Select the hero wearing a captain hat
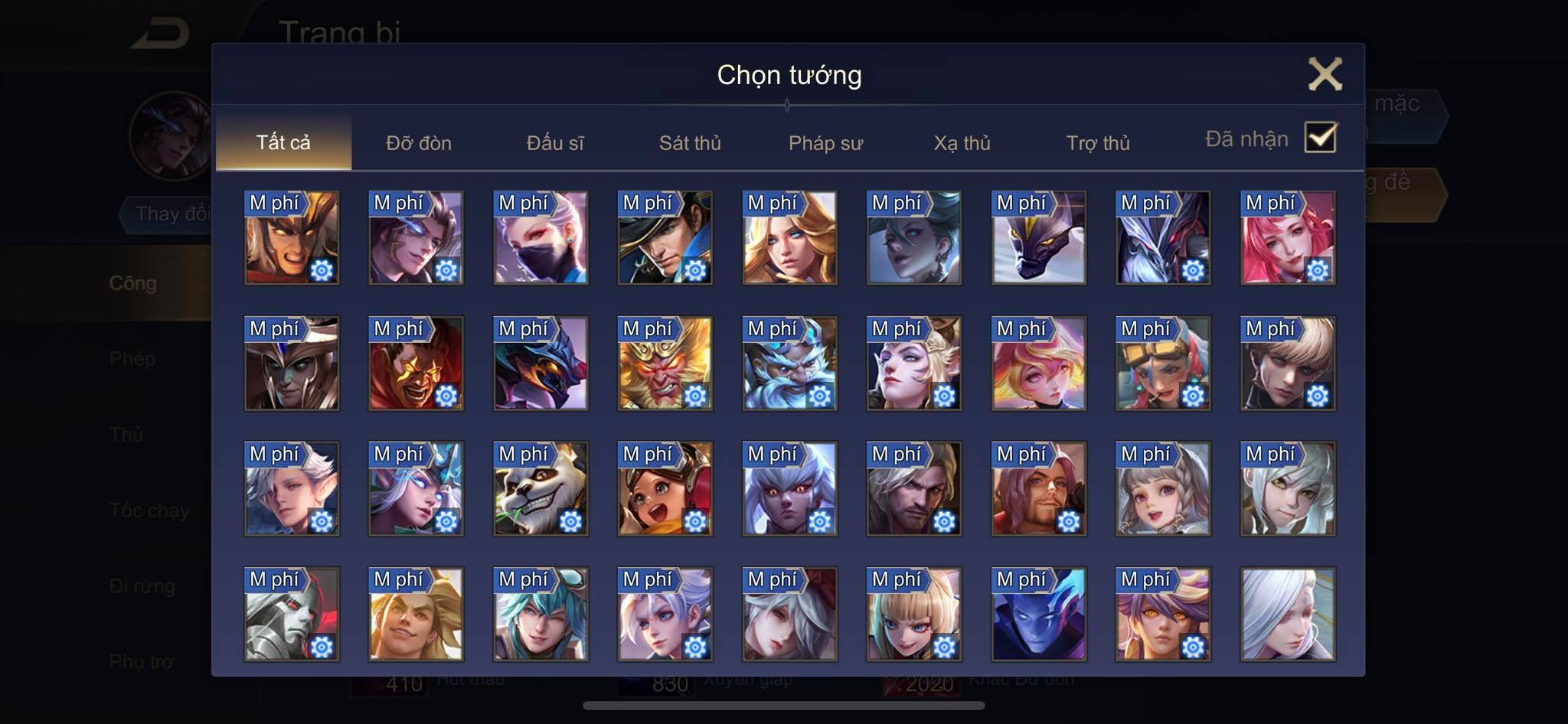This screenshot has height=724, width=1568. point(665,238)
